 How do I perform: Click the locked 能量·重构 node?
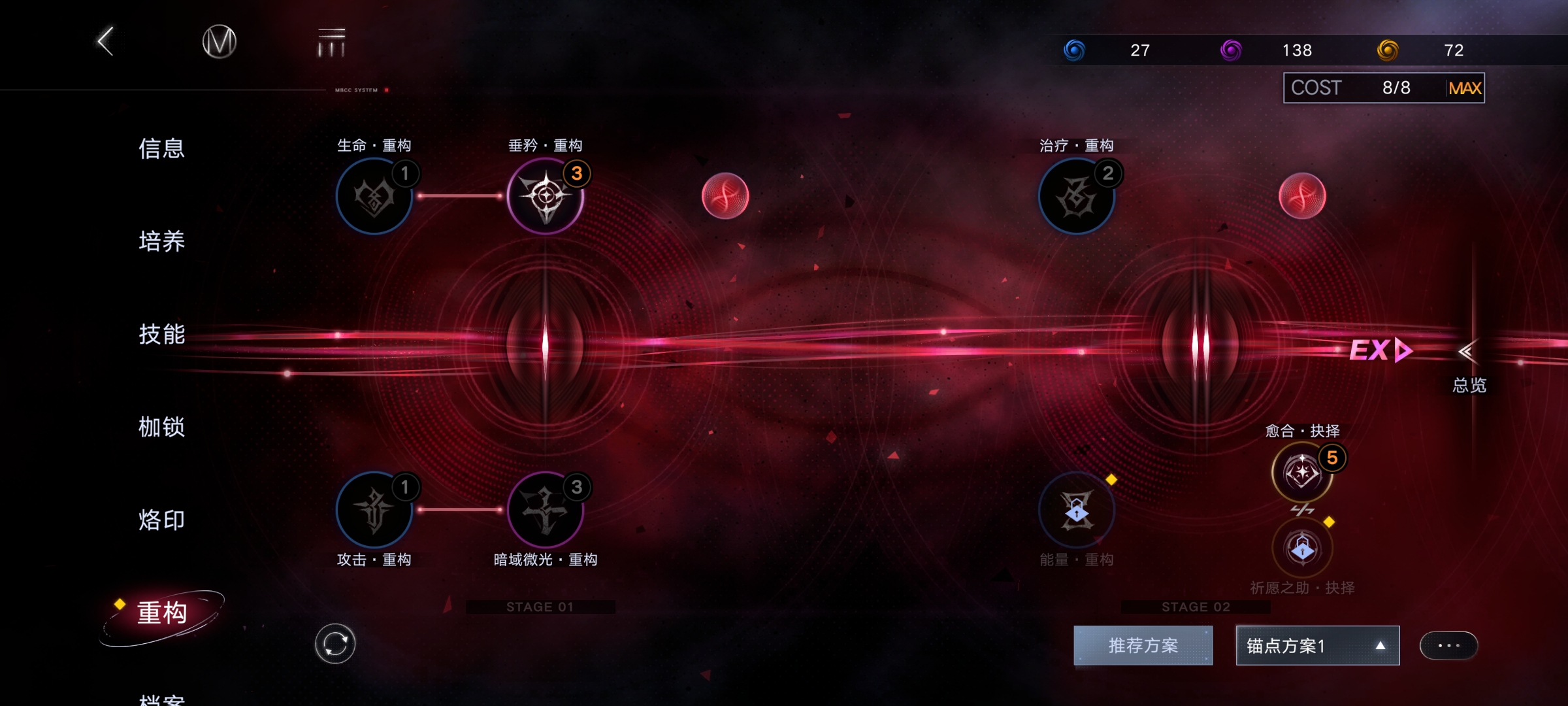pyautogui.click(x=1076, y=510)
